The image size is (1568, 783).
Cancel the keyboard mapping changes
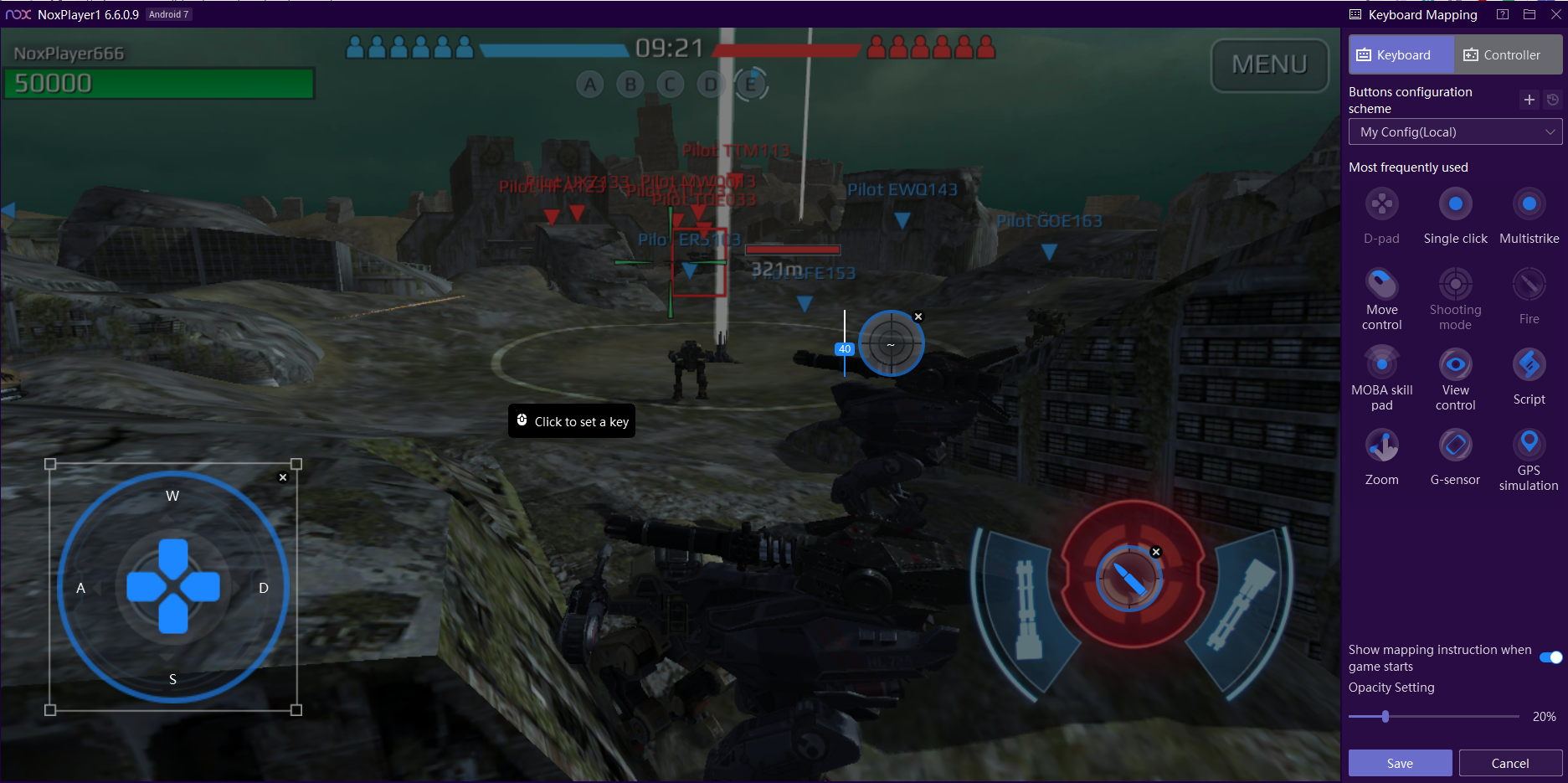(1510, 763)
